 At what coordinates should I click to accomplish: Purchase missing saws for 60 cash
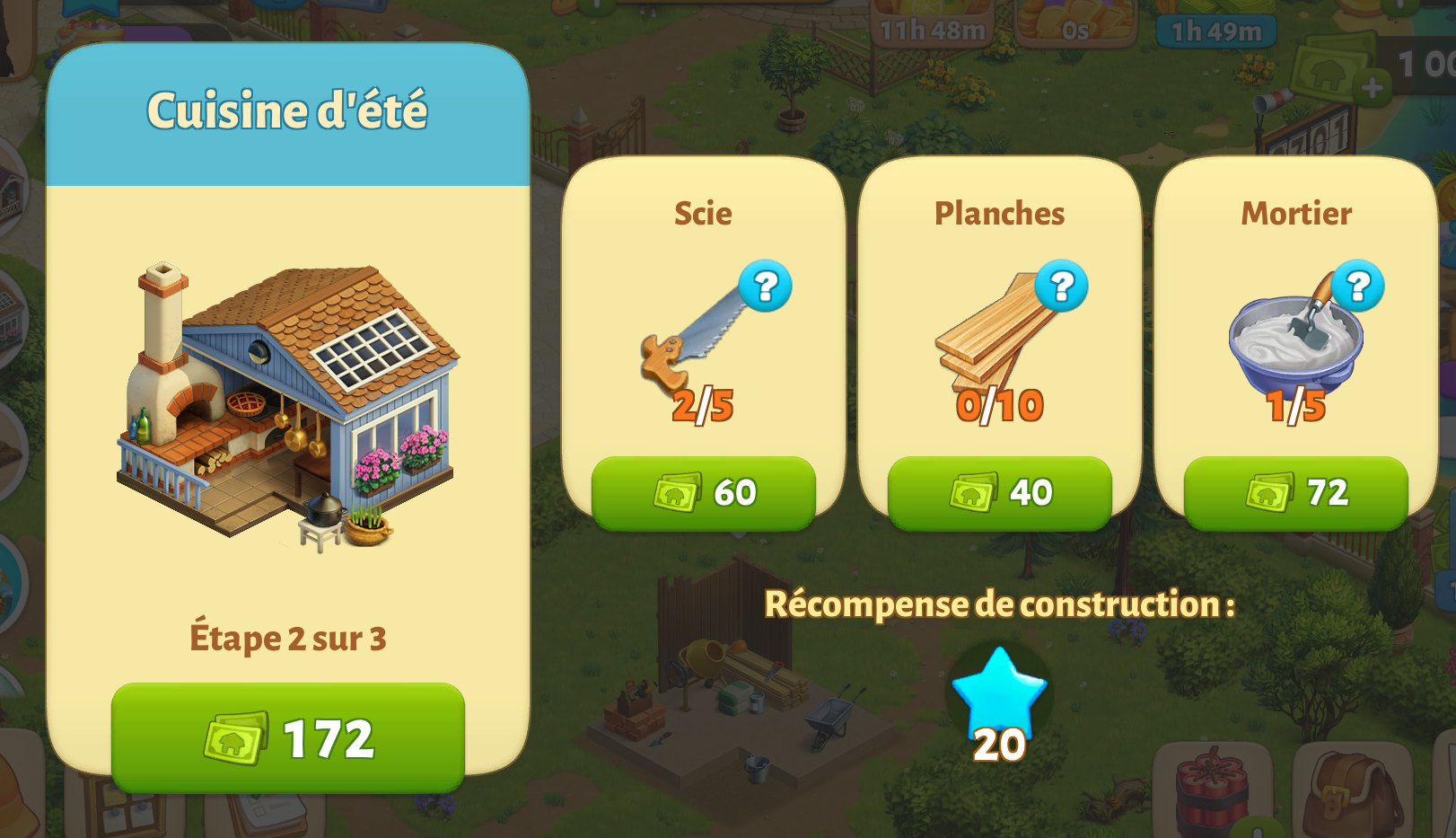tap(703, 492)
